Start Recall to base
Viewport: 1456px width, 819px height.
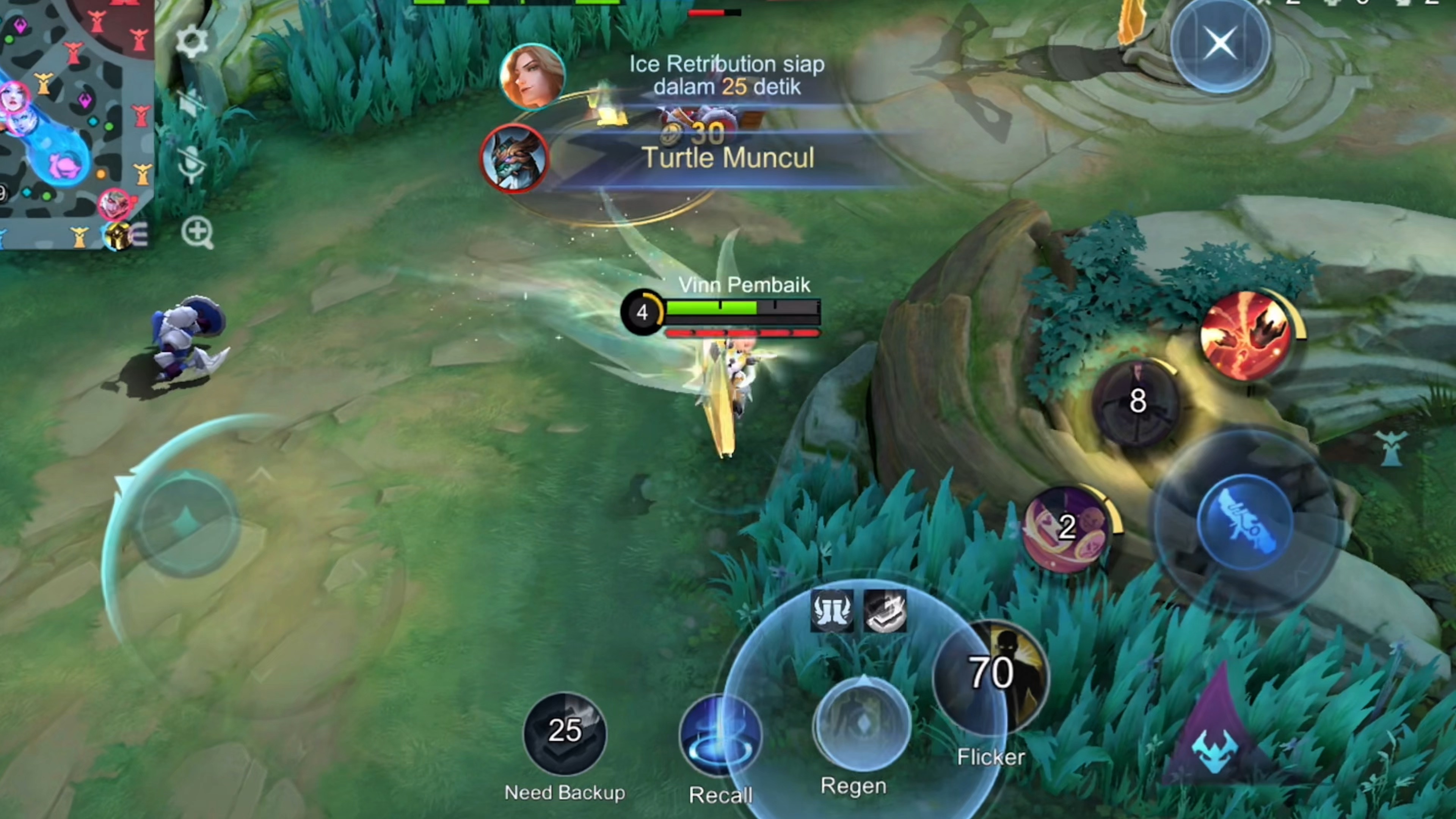720,735
